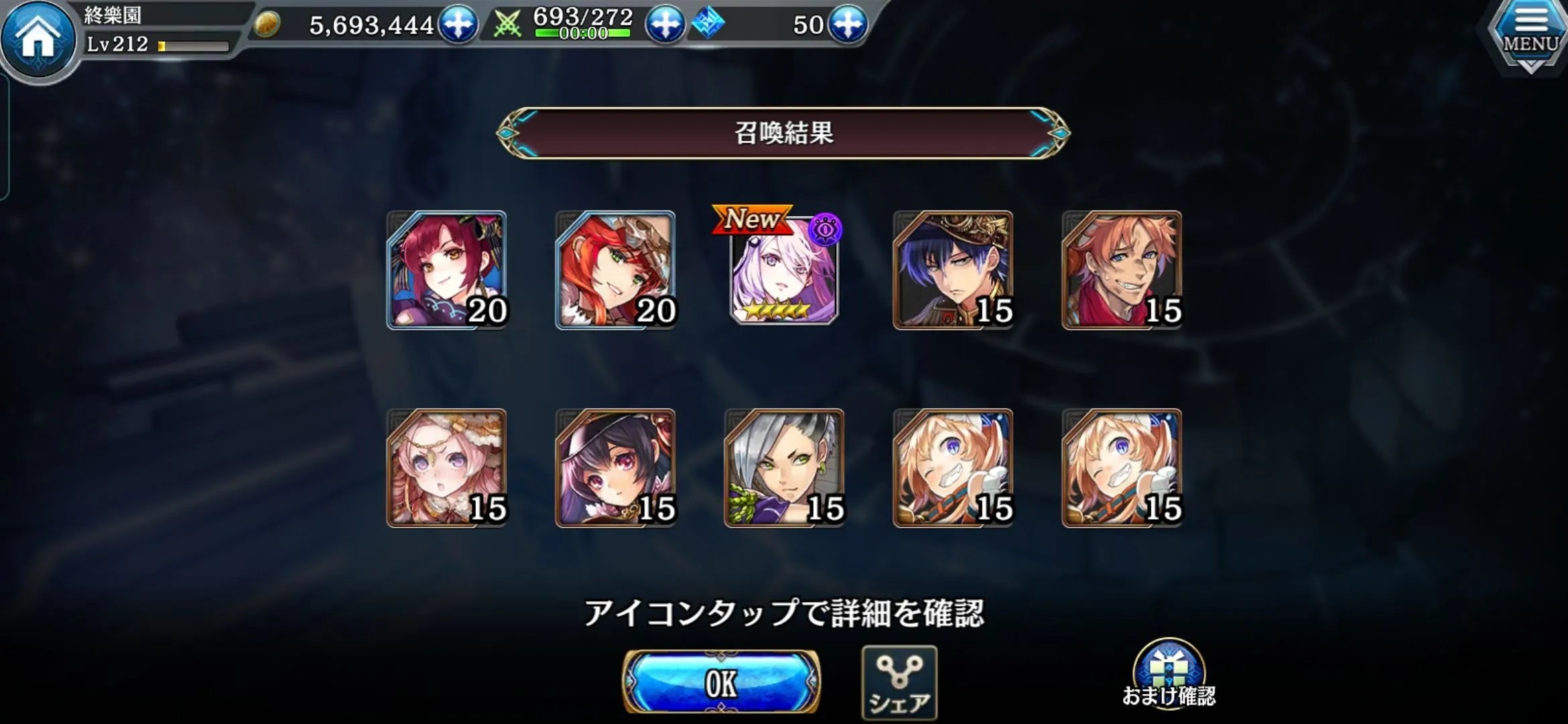Screen dimensions: 1568x724
Task: Add more gold coins with plus button
Action: tap(458, 24)
